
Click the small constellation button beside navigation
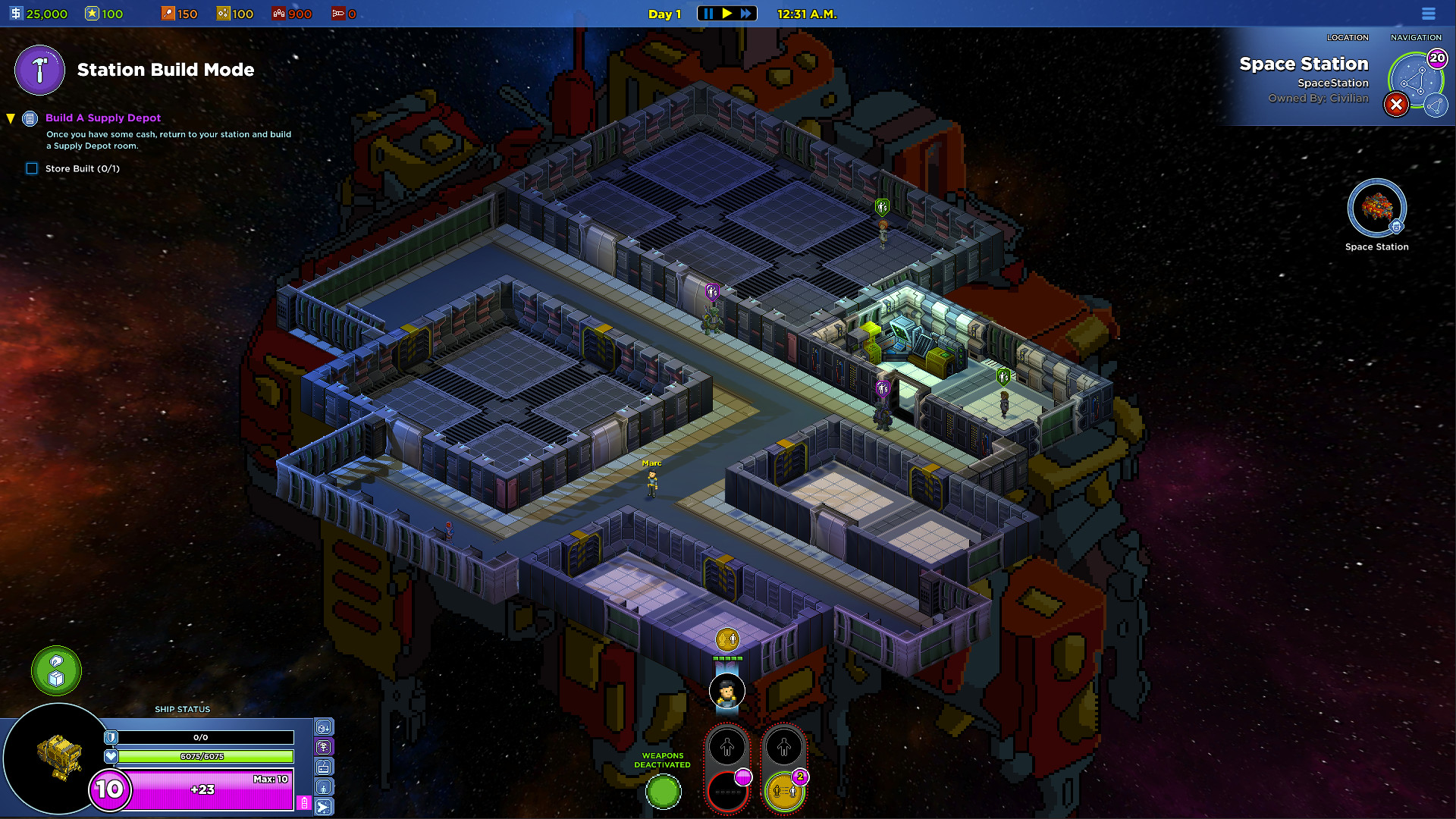(1436, 106)
